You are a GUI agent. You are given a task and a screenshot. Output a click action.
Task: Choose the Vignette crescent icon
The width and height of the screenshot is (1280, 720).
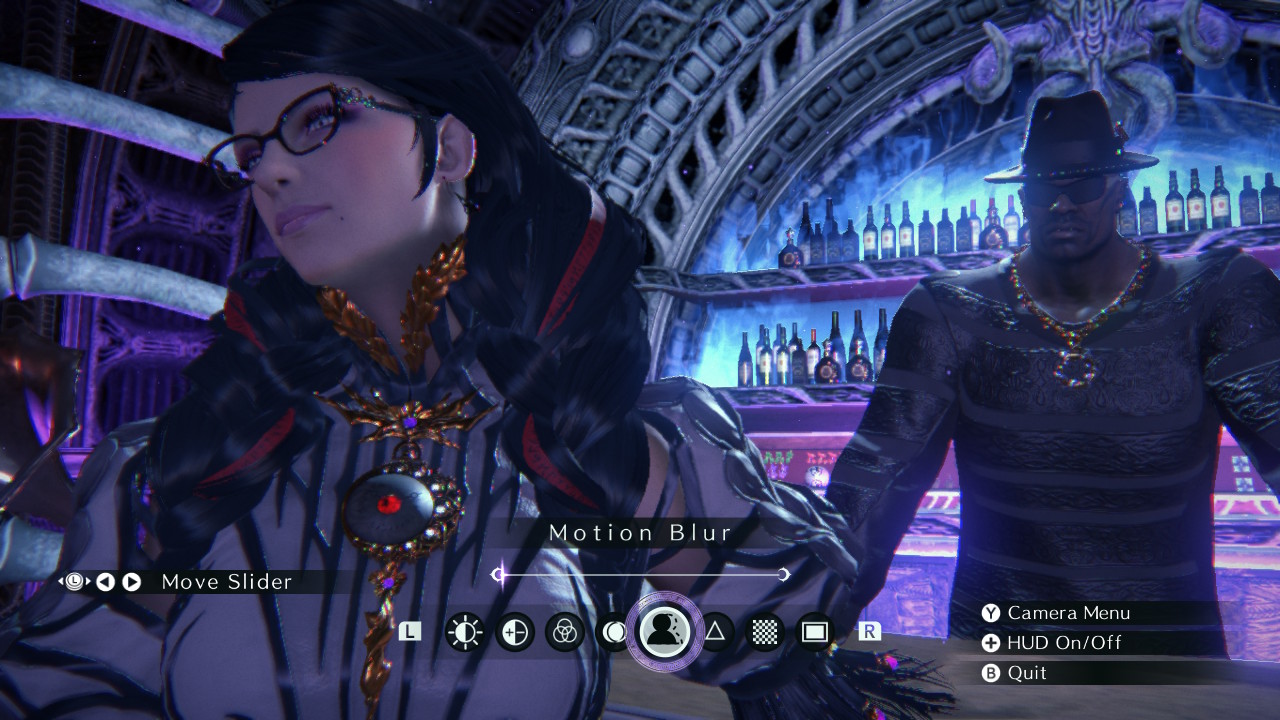614,631
